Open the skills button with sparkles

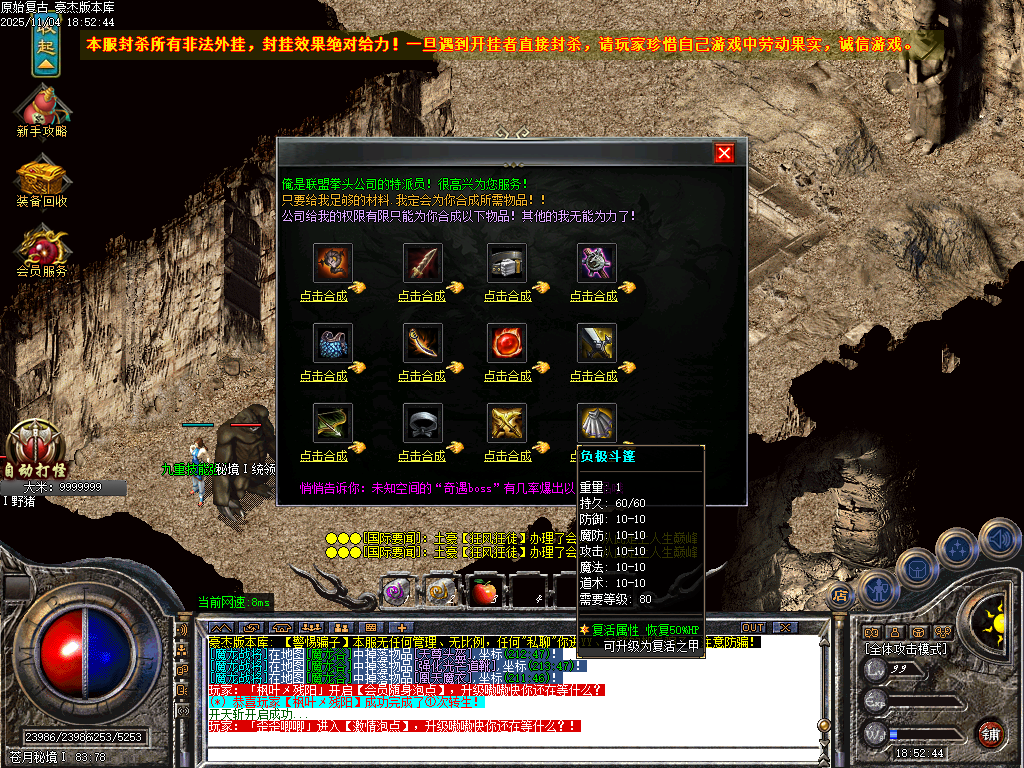click(x=959, y=548)
